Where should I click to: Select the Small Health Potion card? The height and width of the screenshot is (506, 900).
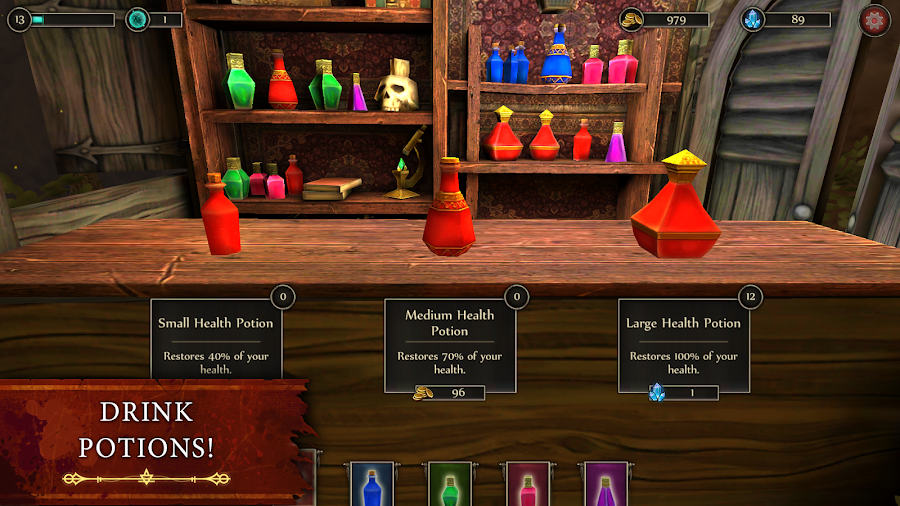pyautogui.click(x=215, y=338)
